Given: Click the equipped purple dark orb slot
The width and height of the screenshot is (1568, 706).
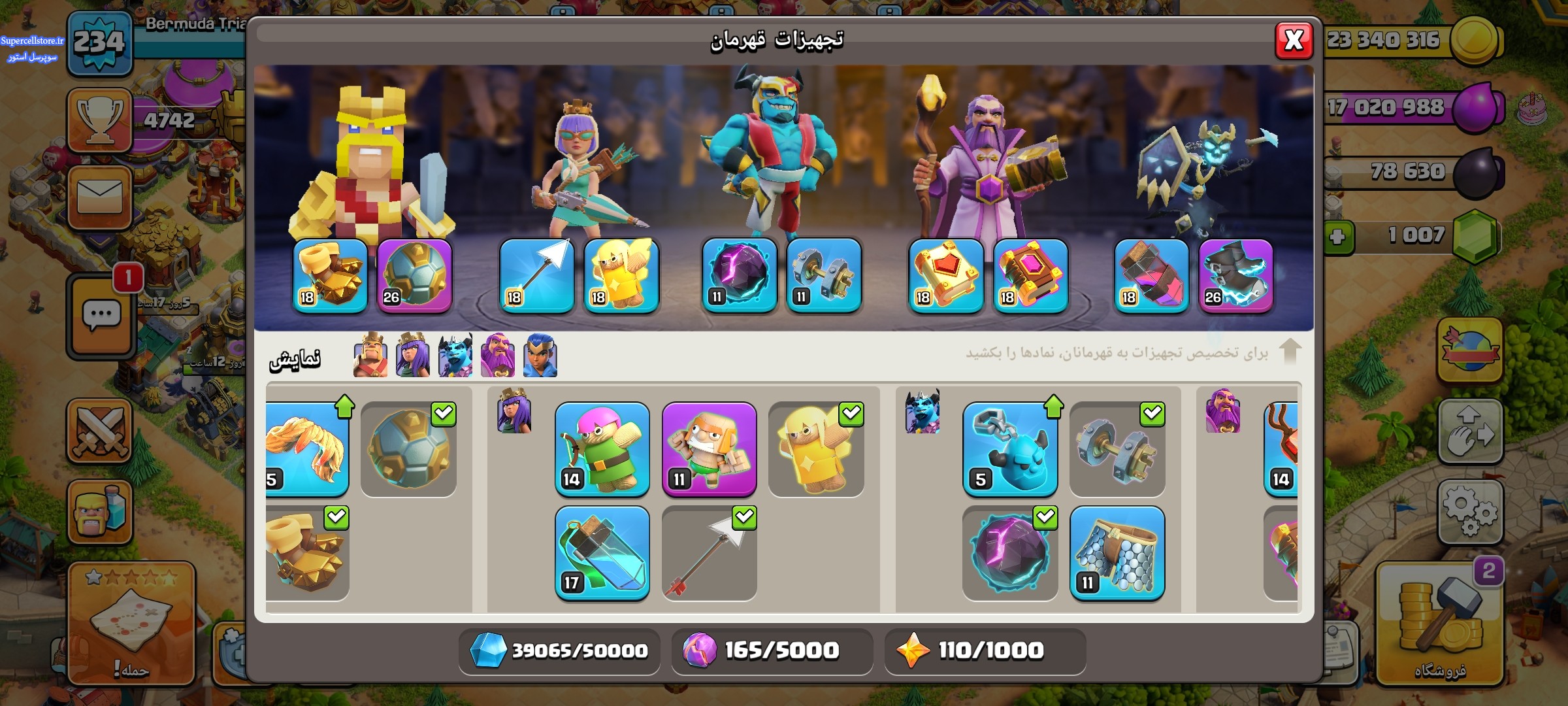Looking at the screenshot, I should point(739,275).
